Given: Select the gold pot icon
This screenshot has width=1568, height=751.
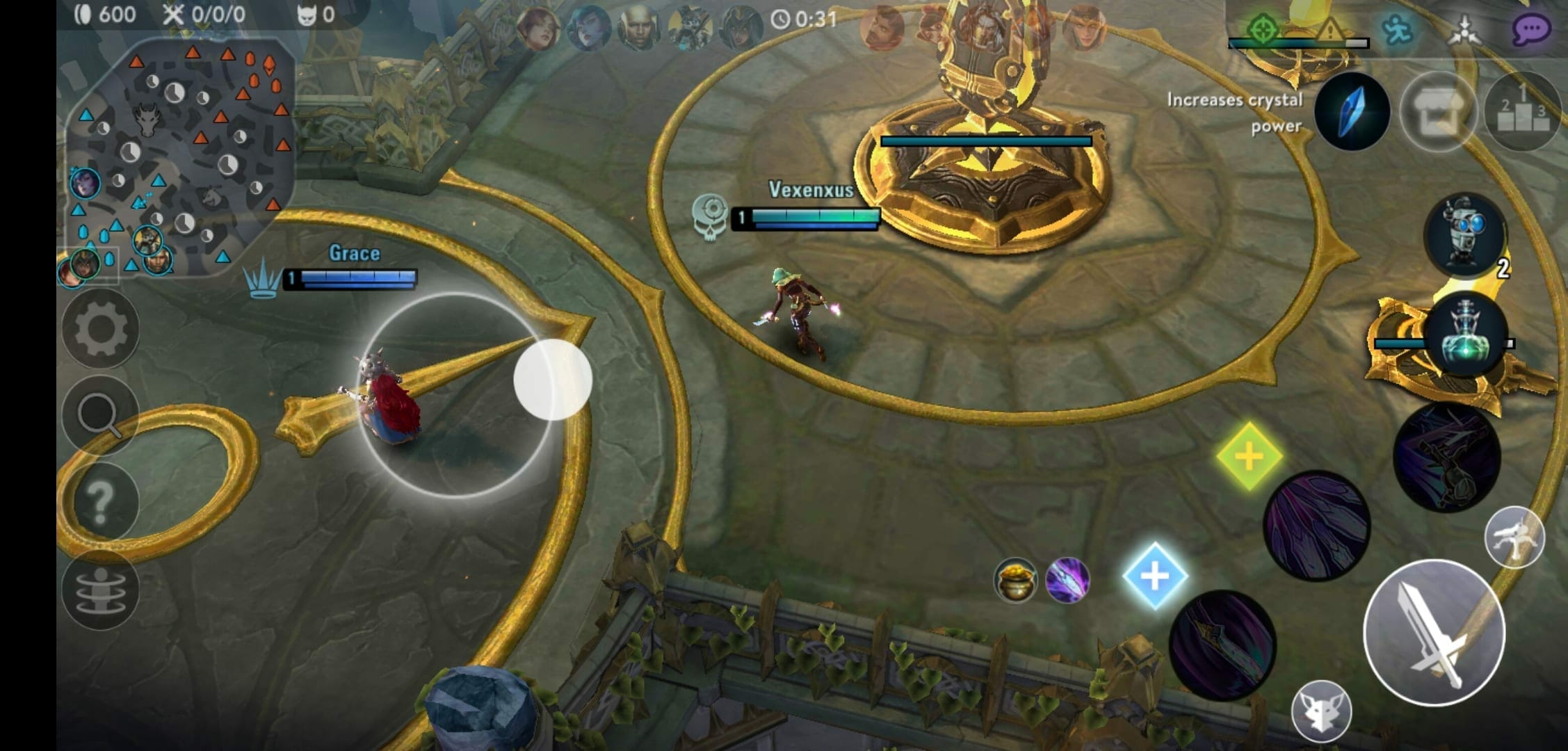Looking at the screenshot, I should [x=1015, y=579].
